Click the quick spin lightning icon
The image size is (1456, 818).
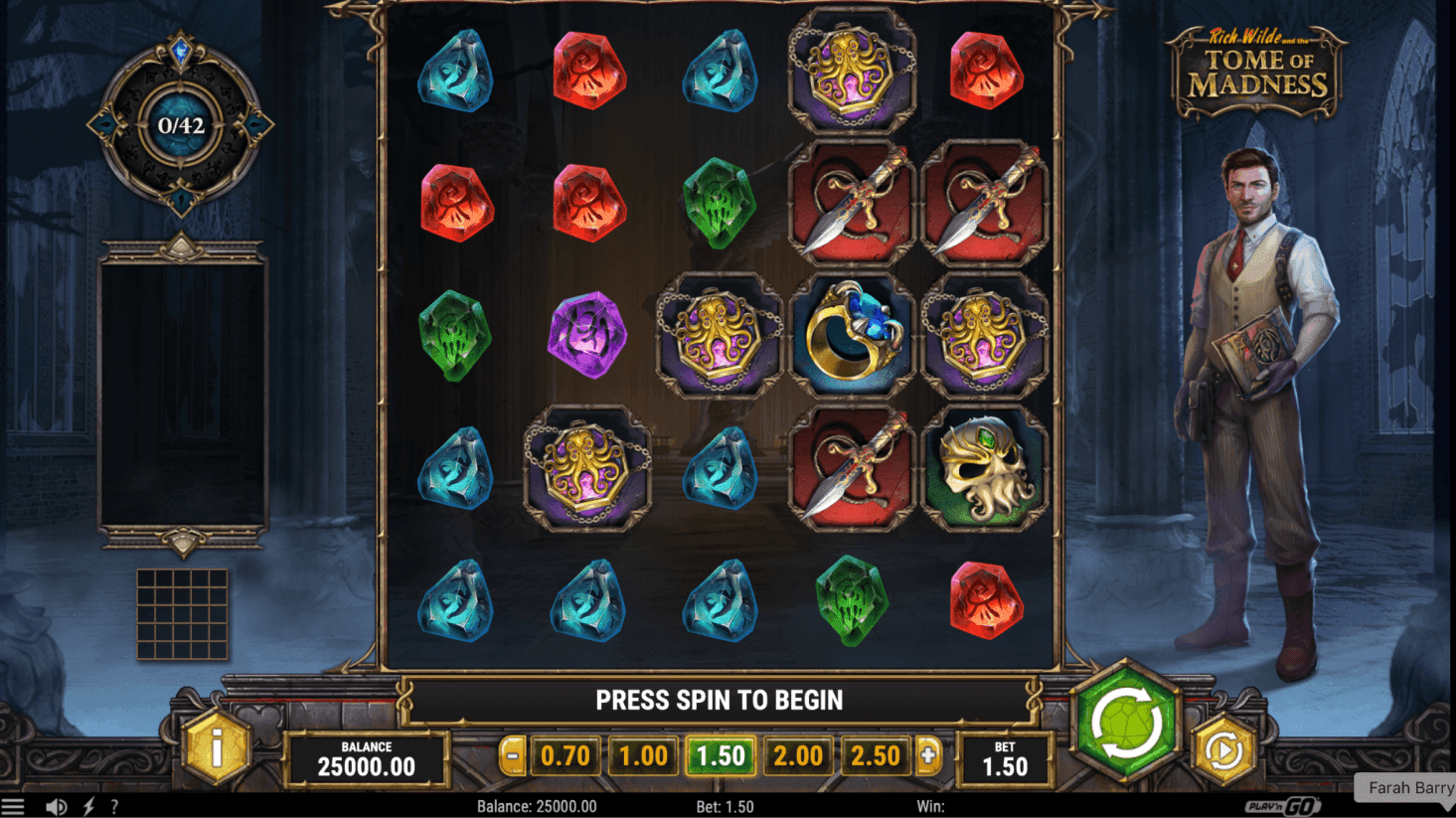click(87, 807)
